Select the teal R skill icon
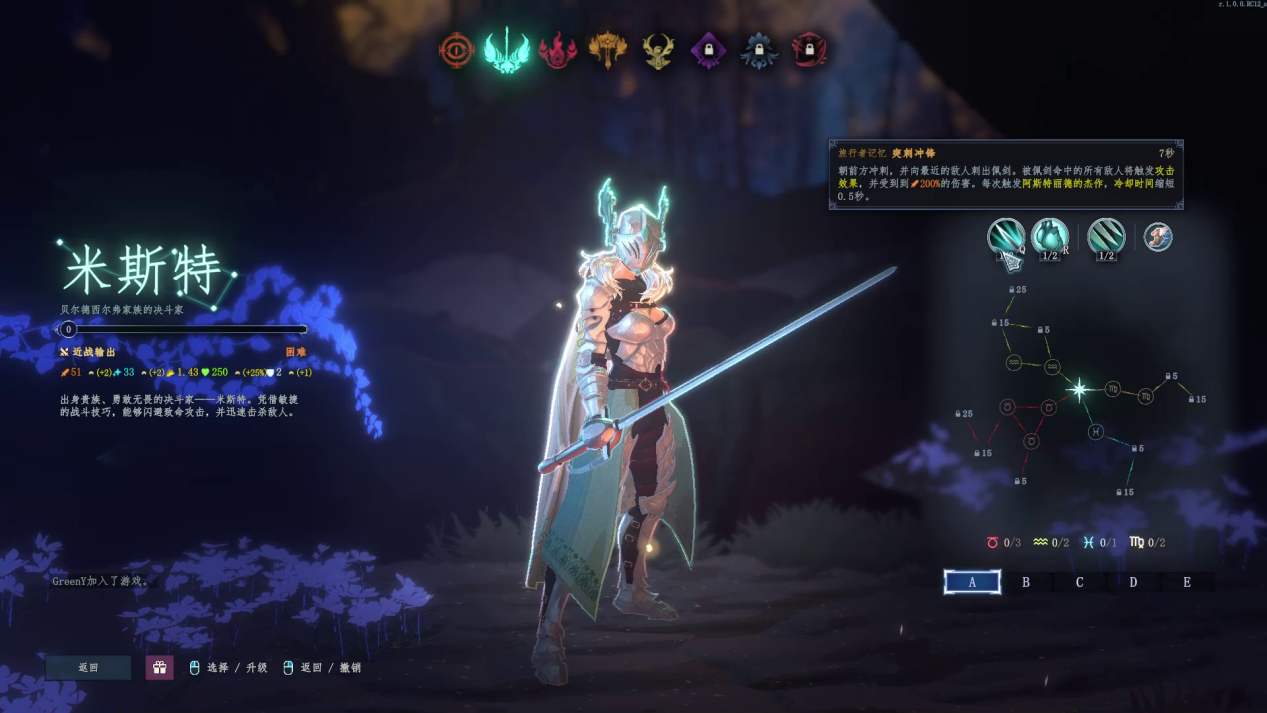The height and width of the screenshot is (713, 1267). click(x=1049, y=237)
